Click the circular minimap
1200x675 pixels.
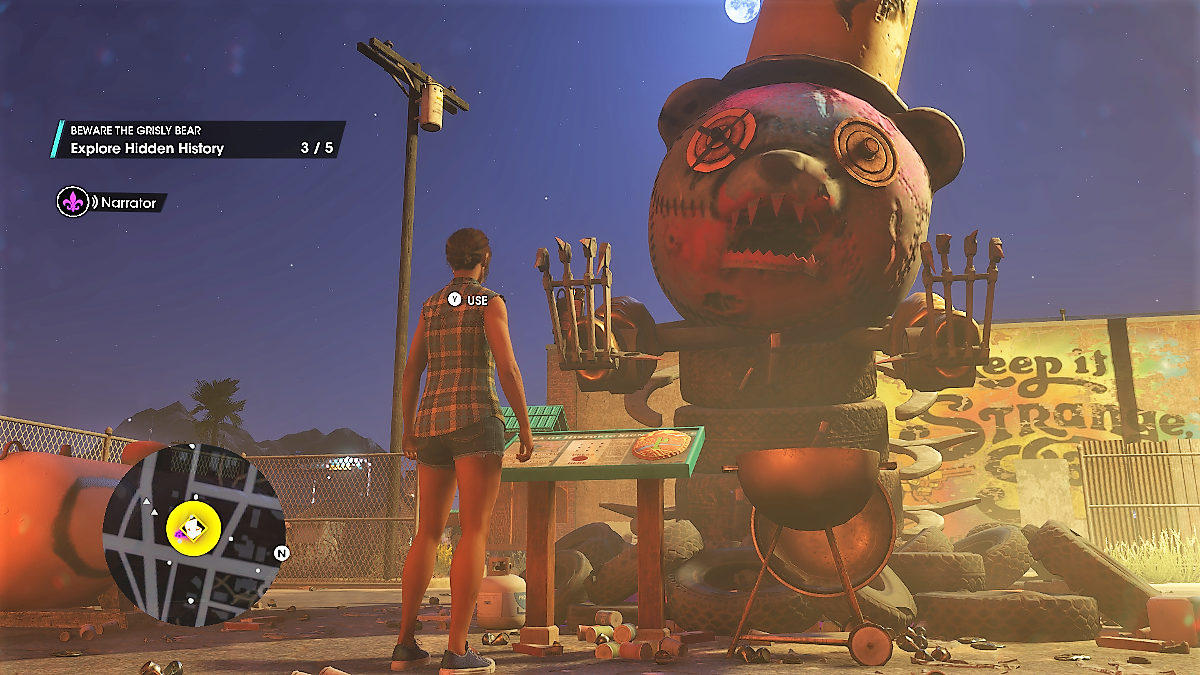tap(194, 534)
